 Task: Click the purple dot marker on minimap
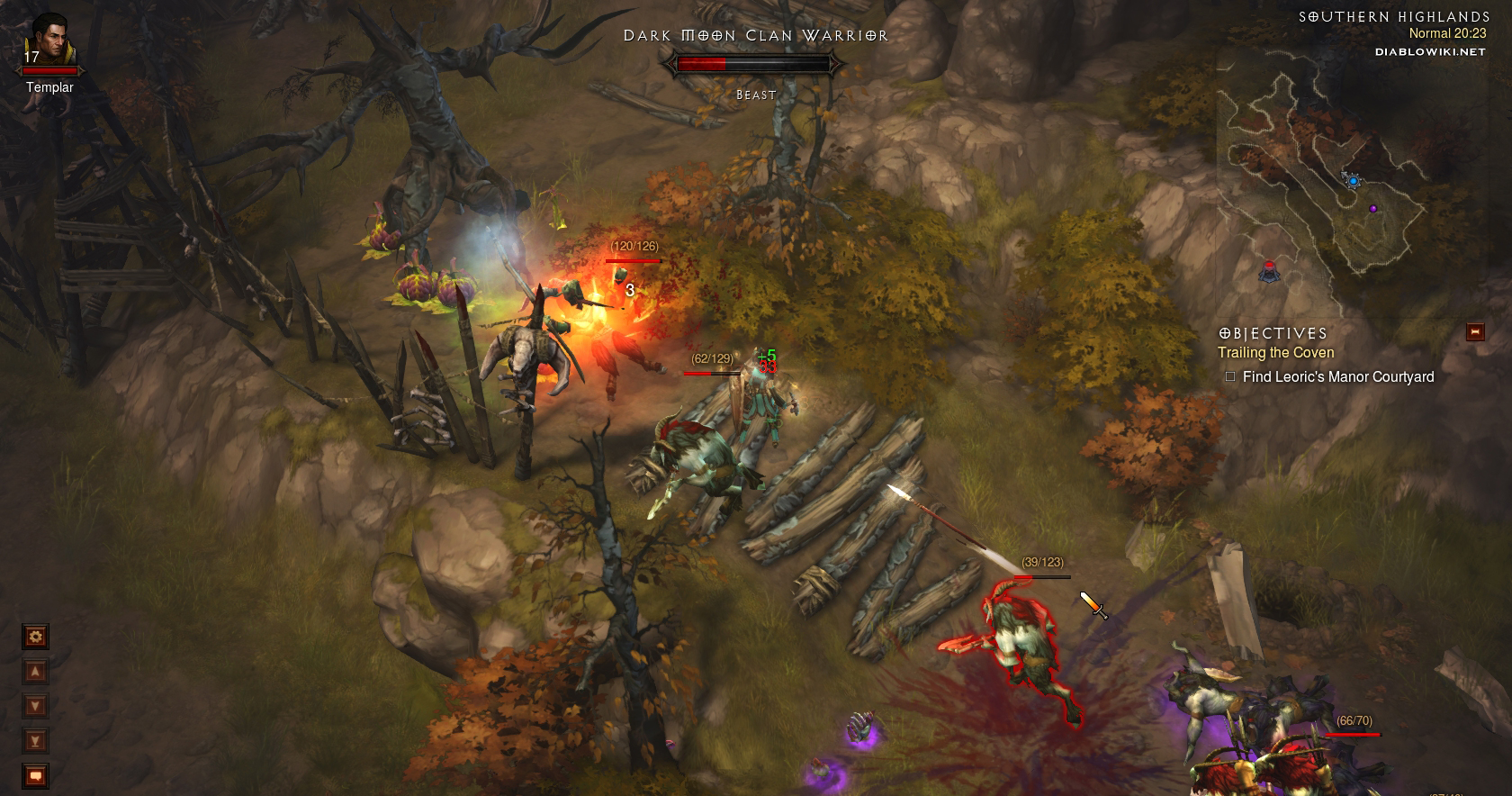[x=1373, y=209]
